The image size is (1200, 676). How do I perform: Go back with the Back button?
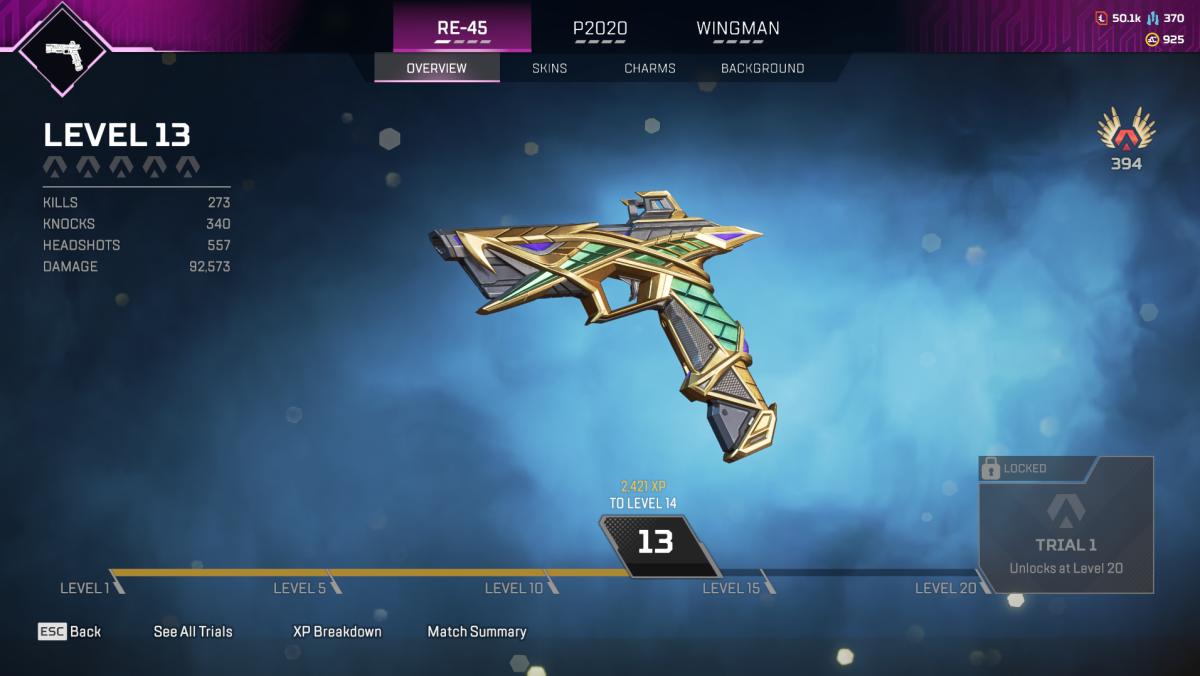70,631
